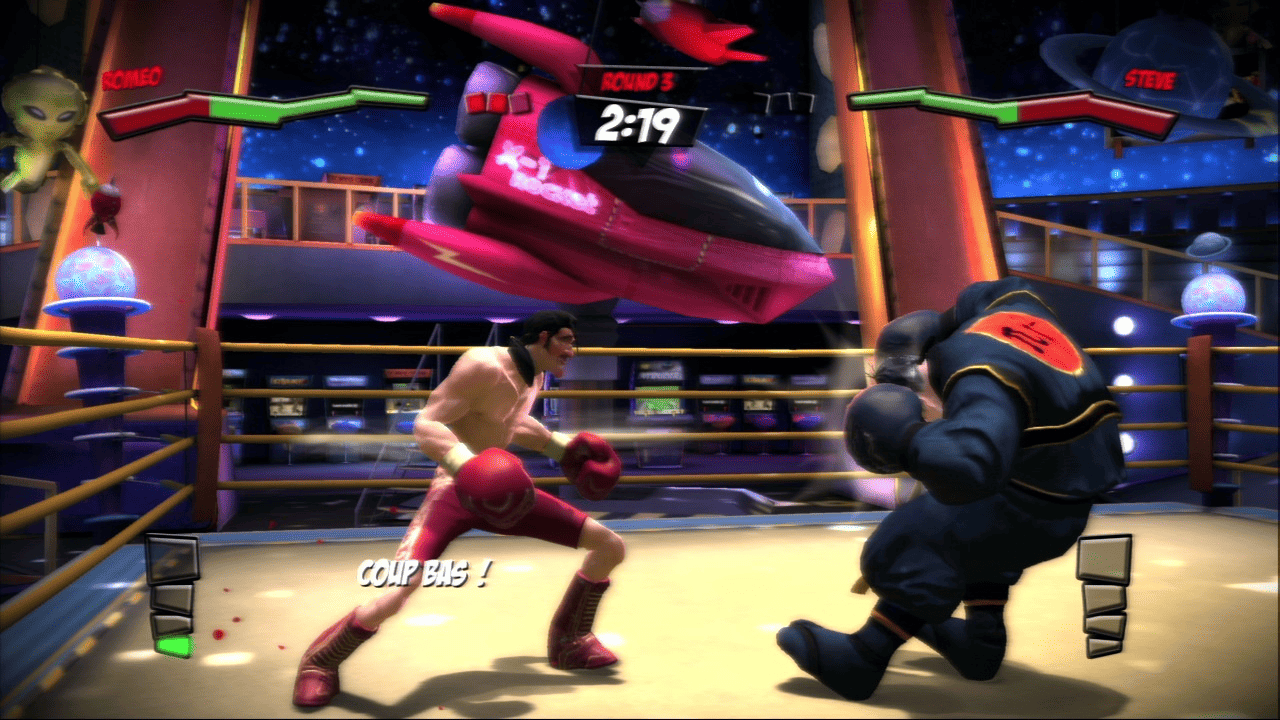Screen dimensions: 1280x720
Task: Click the red portion of Romeo's health bar
Action: click(150, 113)
